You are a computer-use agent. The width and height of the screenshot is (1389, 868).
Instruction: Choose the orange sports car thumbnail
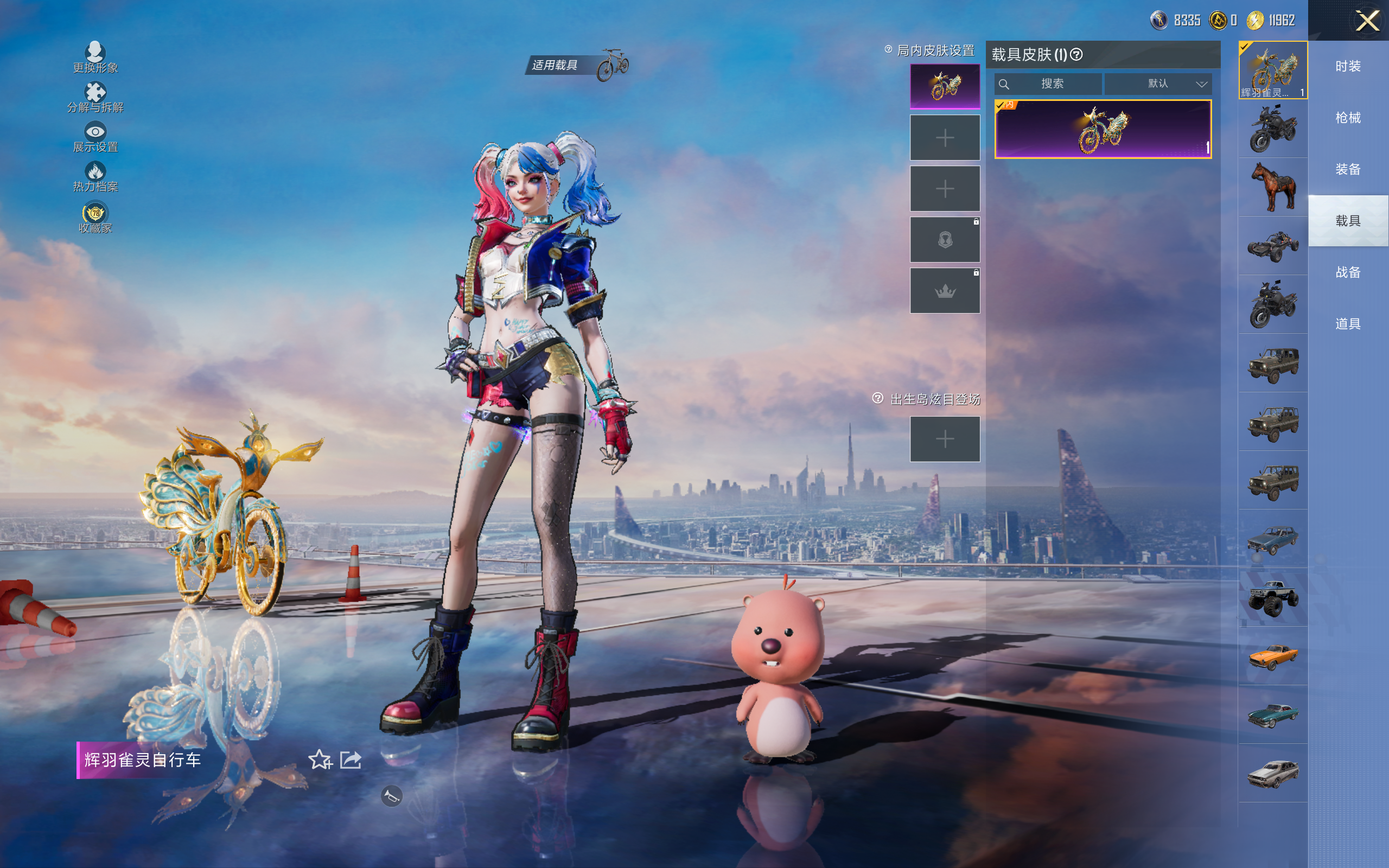point(1272,655)
